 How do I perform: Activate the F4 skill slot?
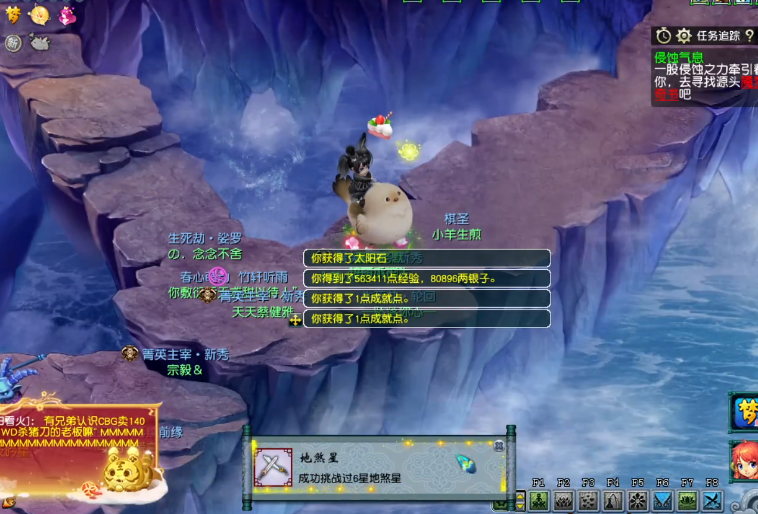pyautogui.click(x=613, y=500)
